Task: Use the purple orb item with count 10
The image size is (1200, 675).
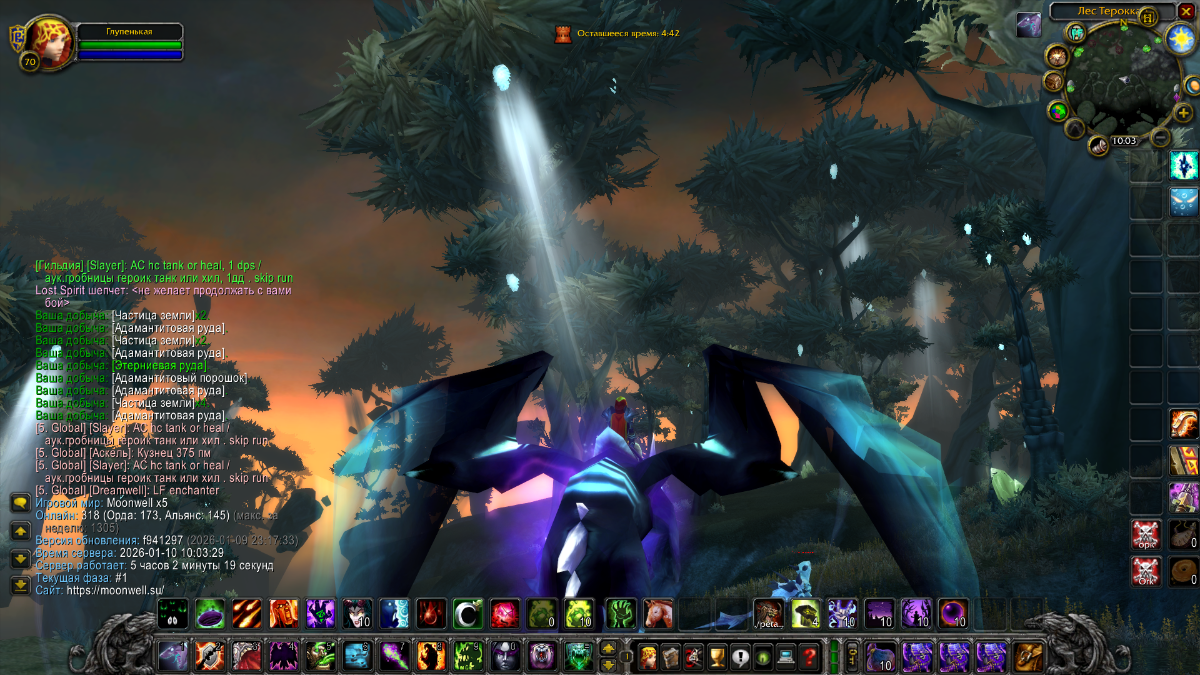Action: pos(952,613)
